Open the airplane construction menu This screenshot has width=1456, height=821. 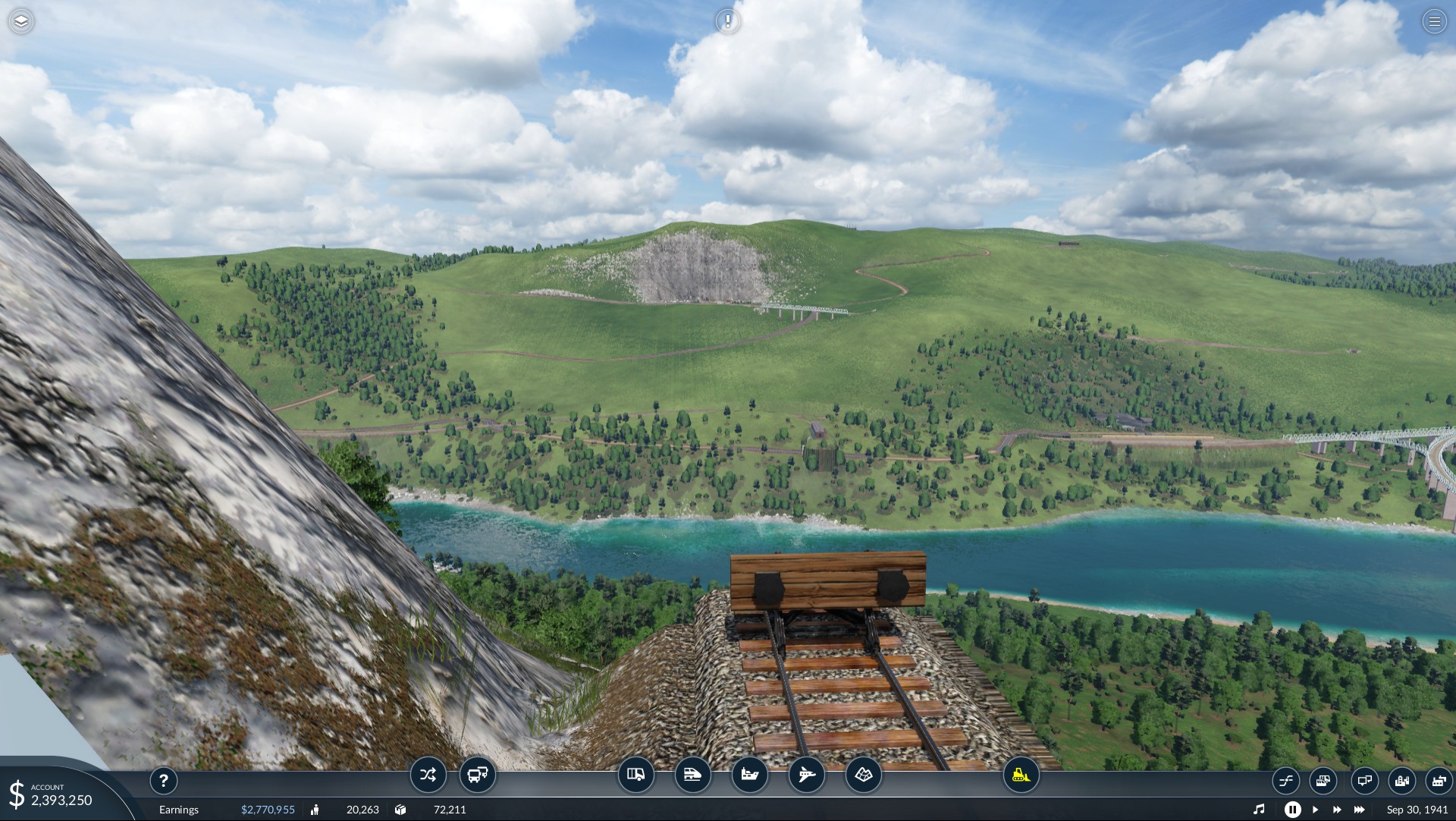[807, 775]
